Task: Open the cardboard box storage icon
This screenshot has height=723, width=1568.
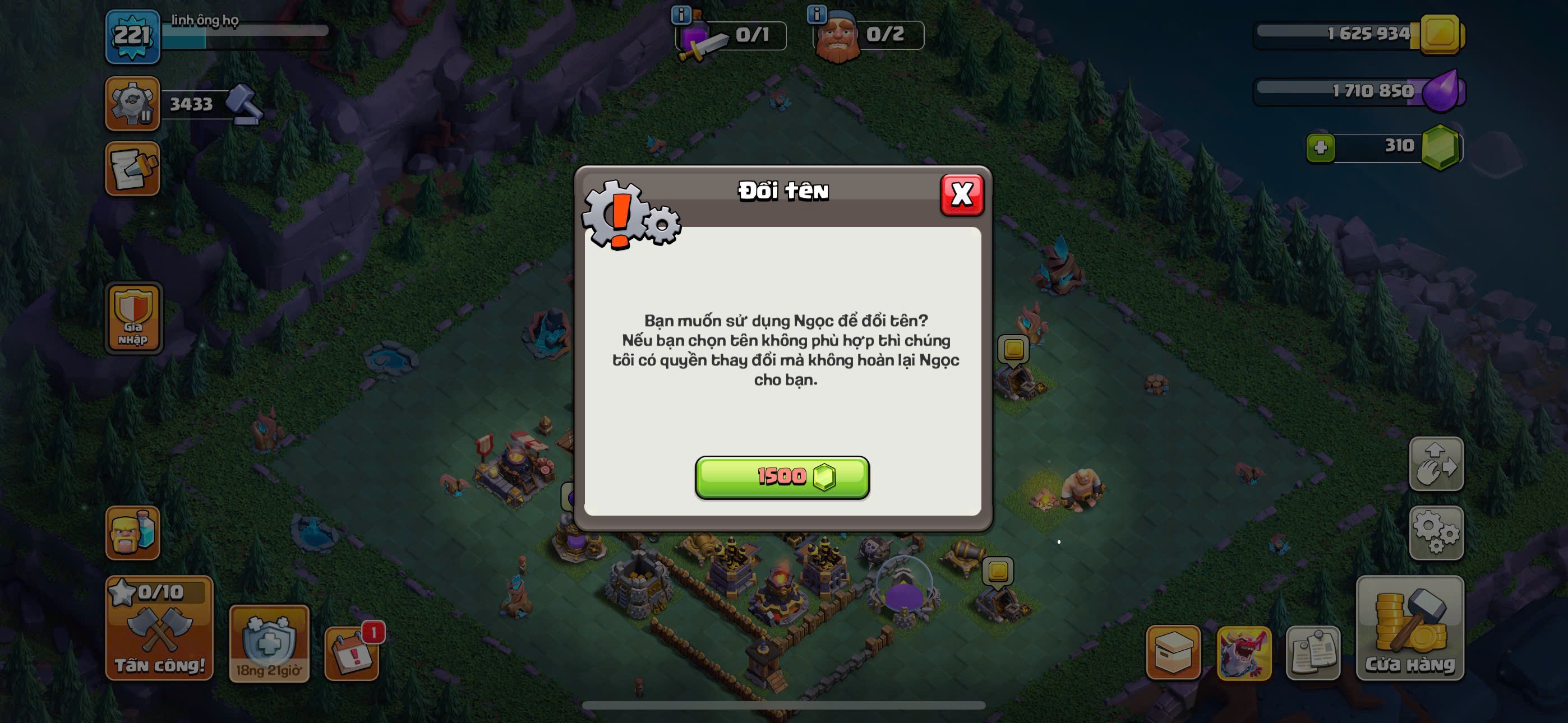Action: pyautogui.click(x=1172, y=652)
